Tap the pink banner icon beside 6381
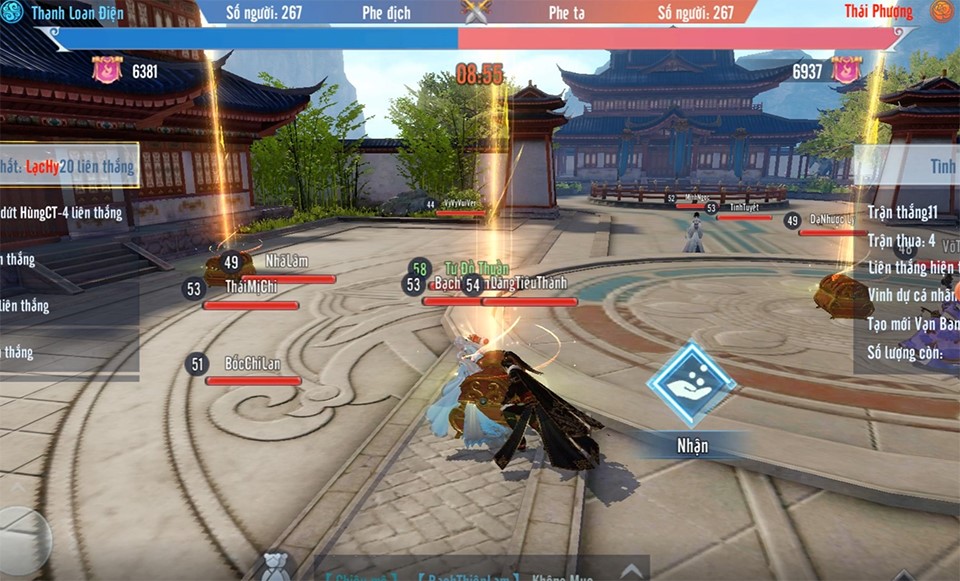 [107, 70]
